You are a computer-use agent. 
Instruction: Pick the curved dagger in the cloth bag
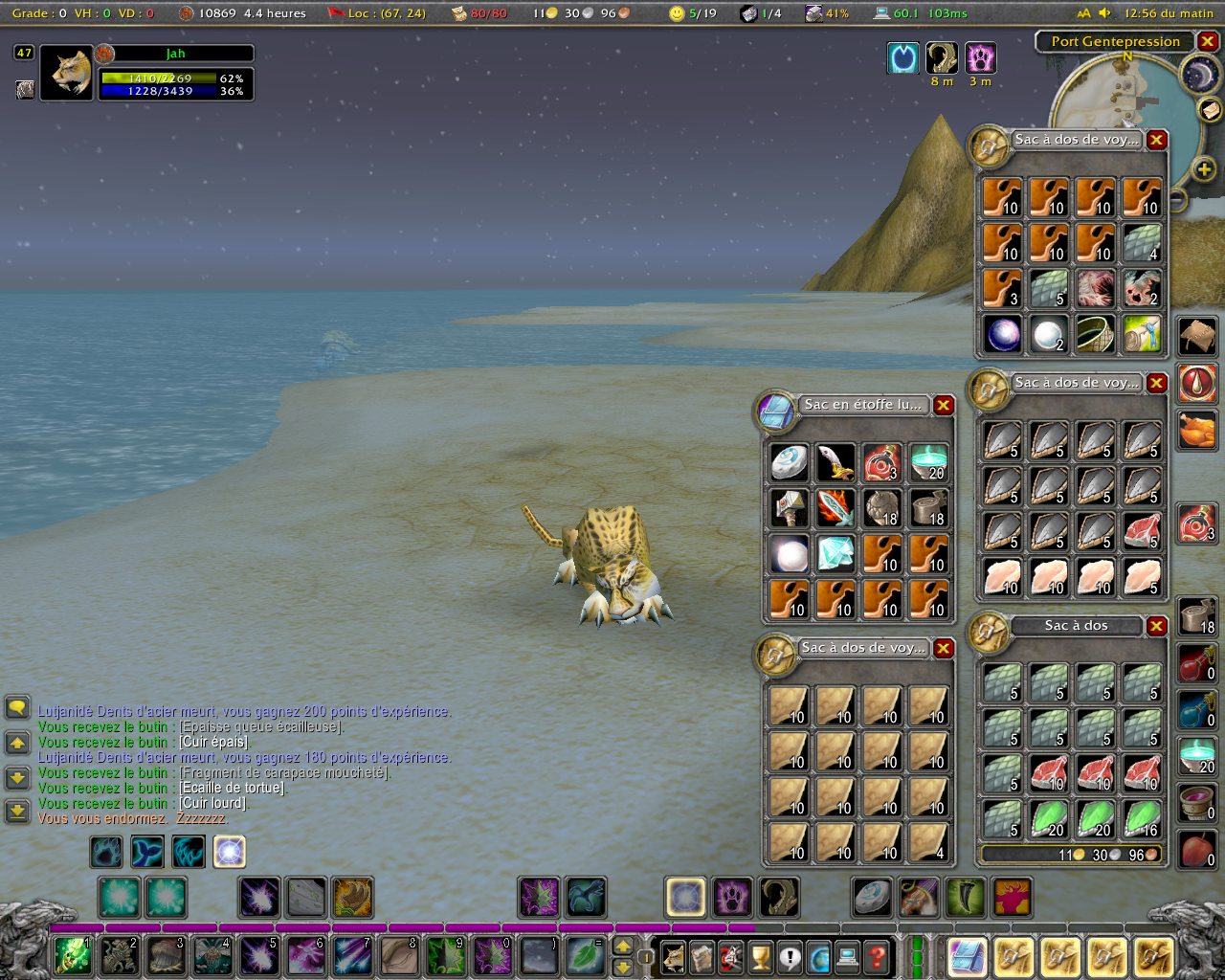[835, 462]
